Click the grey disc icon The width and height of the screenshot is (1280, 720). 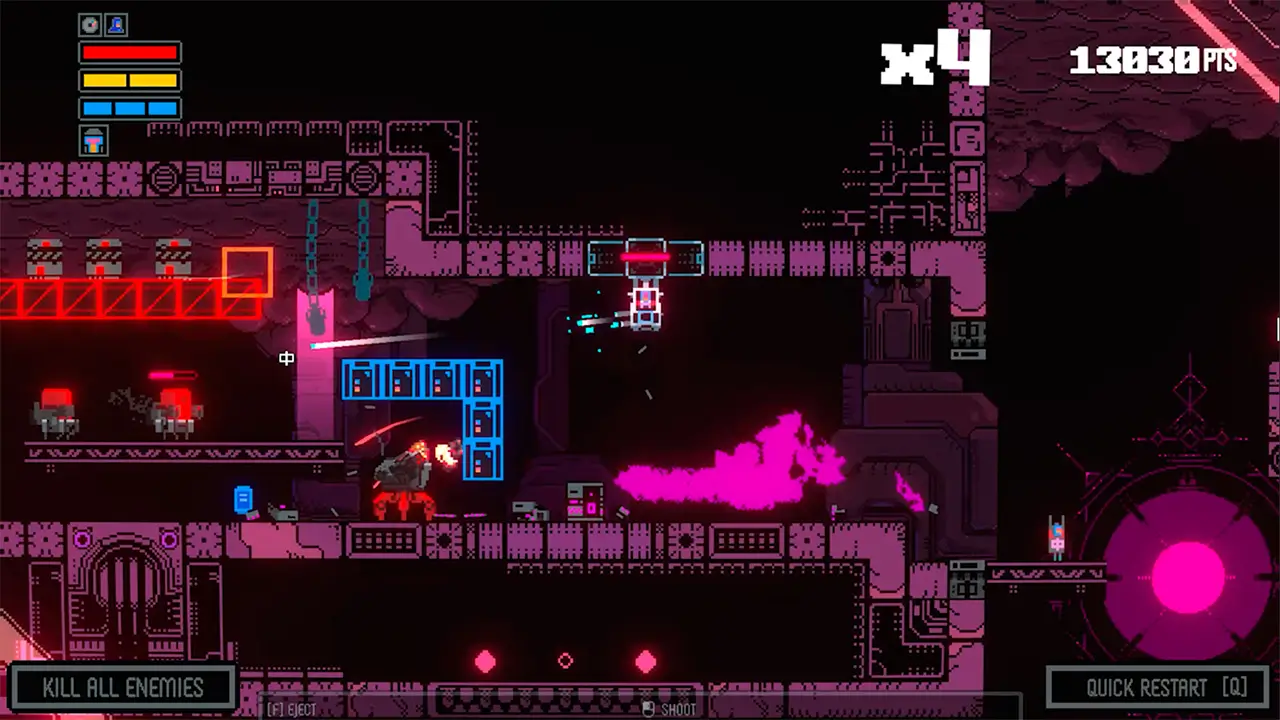pos(91,24)
